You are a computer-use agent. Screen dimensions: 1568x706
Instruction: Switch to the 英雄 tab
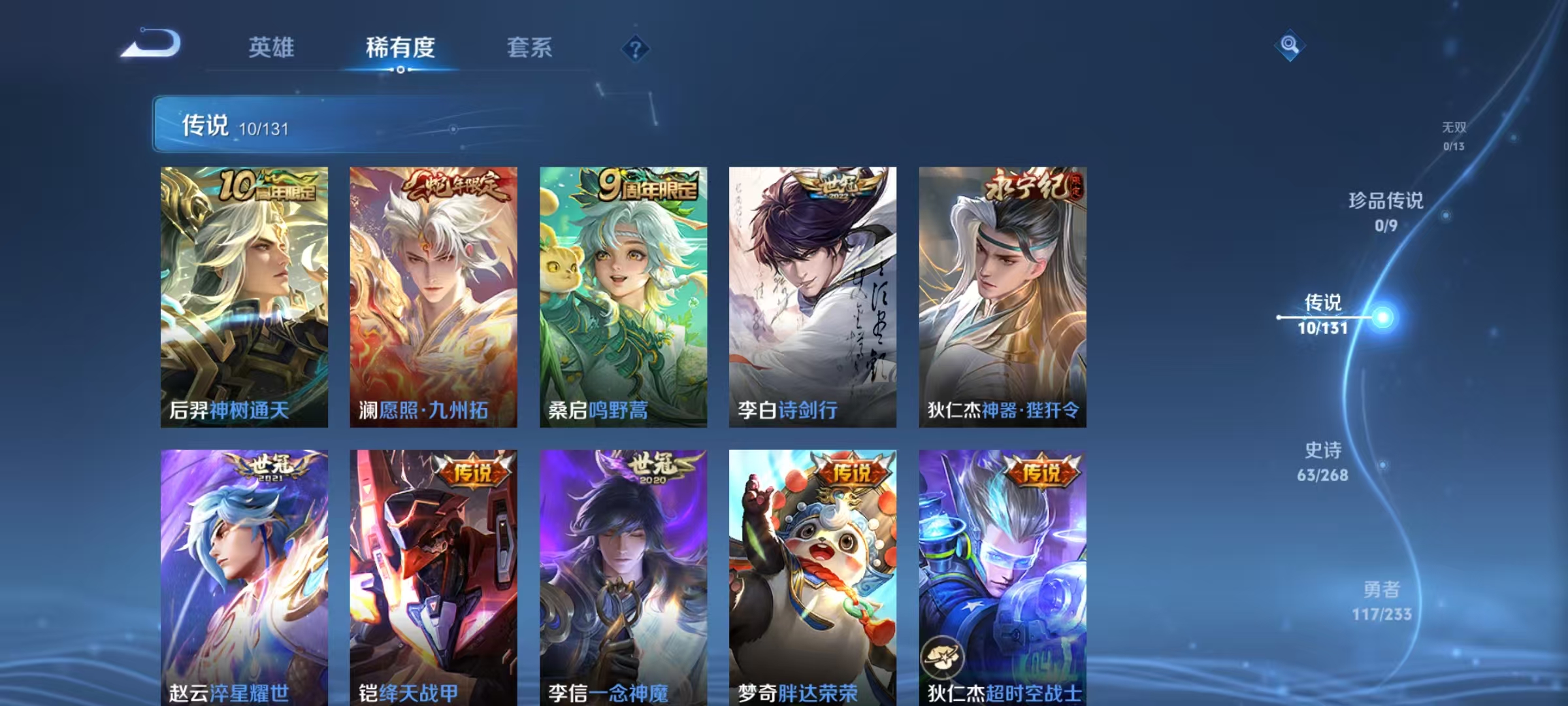(x=272, y=48)
